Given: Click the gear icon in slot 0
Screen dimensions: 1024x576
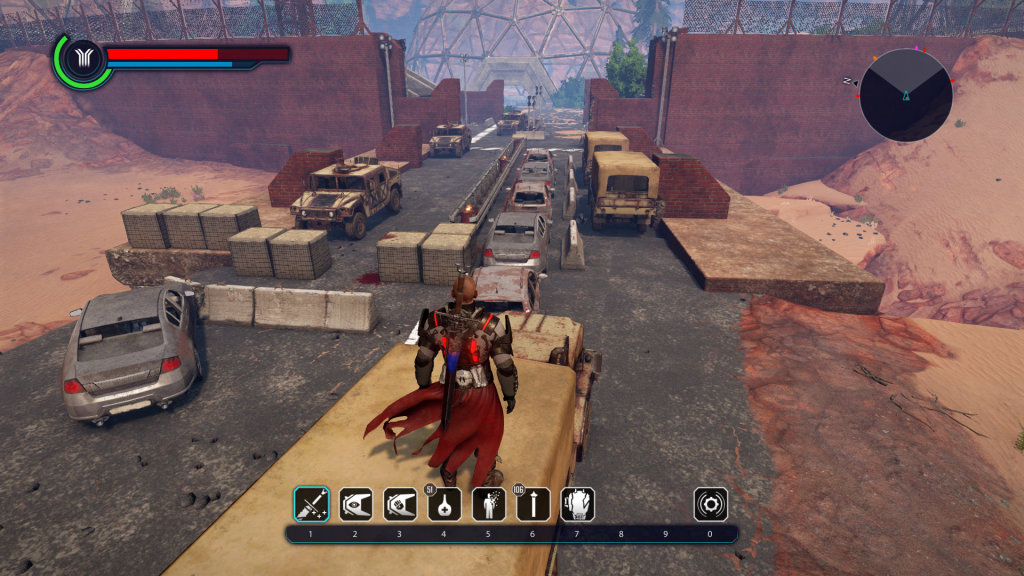Looking at the screenshot, I should click(711, 504).
